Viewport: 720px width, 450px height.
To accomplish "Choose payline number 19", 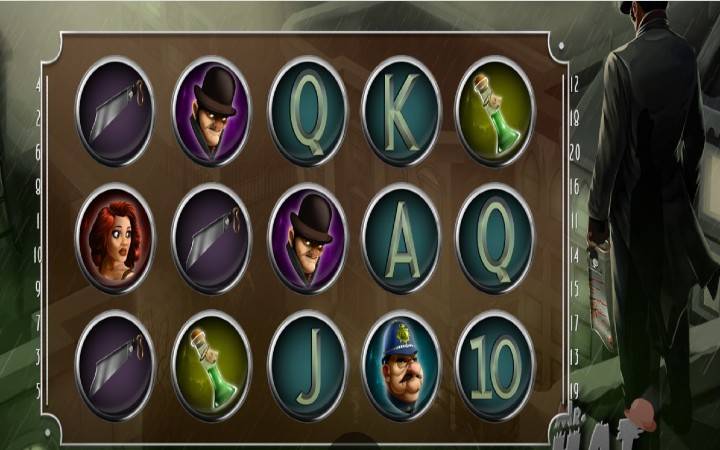I will [x=575, y=390].
